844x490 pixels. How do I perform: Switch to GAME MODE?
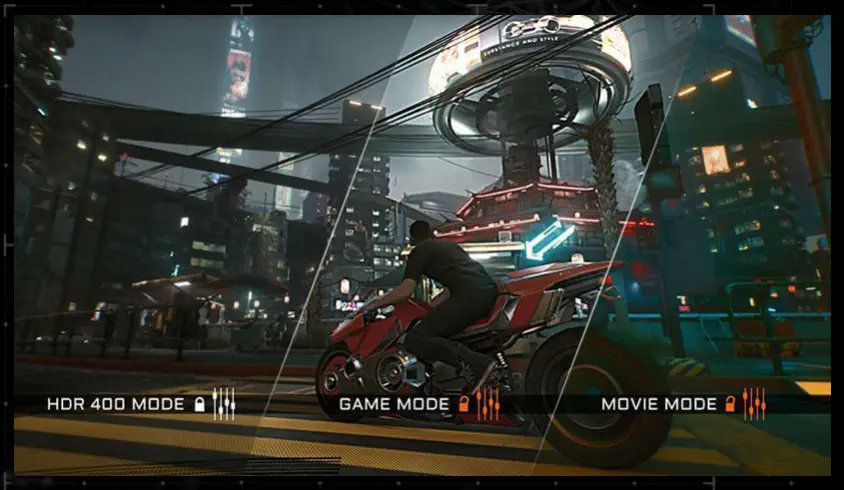pos(396,404)
